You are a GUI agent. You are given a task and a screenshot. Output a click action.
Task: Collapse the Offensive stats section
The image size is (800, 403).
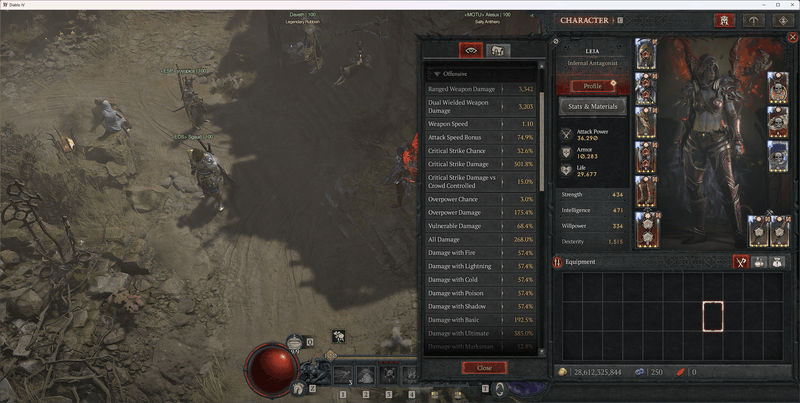point(437,73)
